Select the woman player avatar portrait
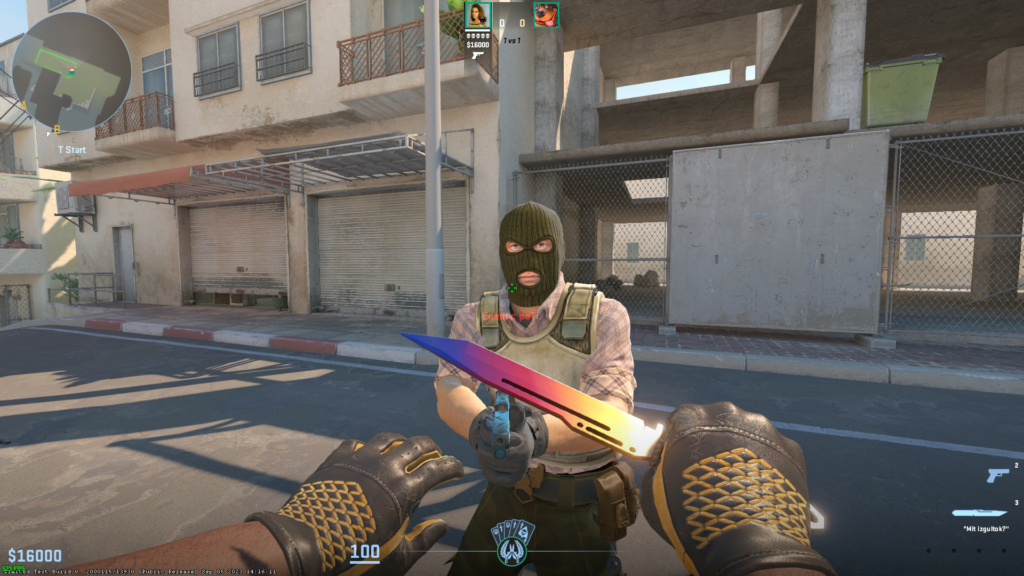Viewport: 1024px width, 576px height. tap(478, 15)
